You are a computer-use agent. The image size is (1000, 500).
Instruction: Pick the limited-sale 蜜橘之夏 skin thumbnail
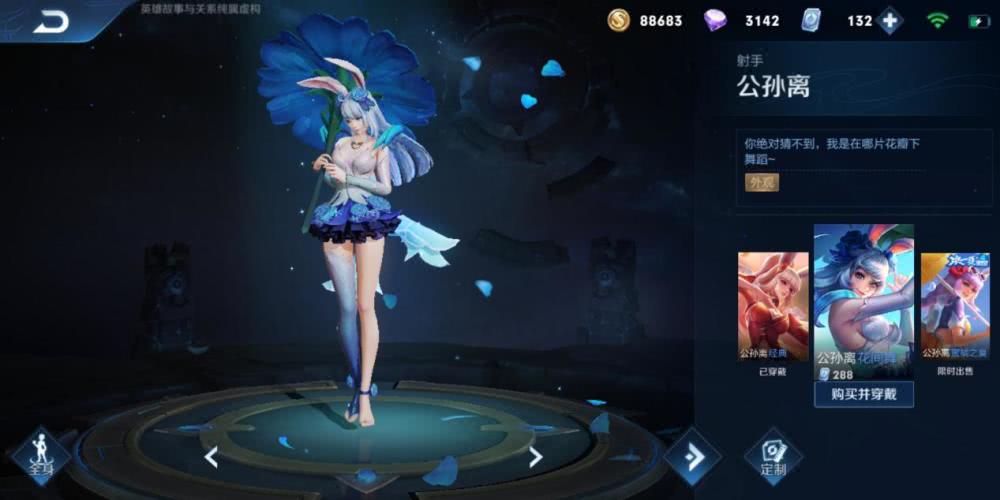(x=954, y=306)
